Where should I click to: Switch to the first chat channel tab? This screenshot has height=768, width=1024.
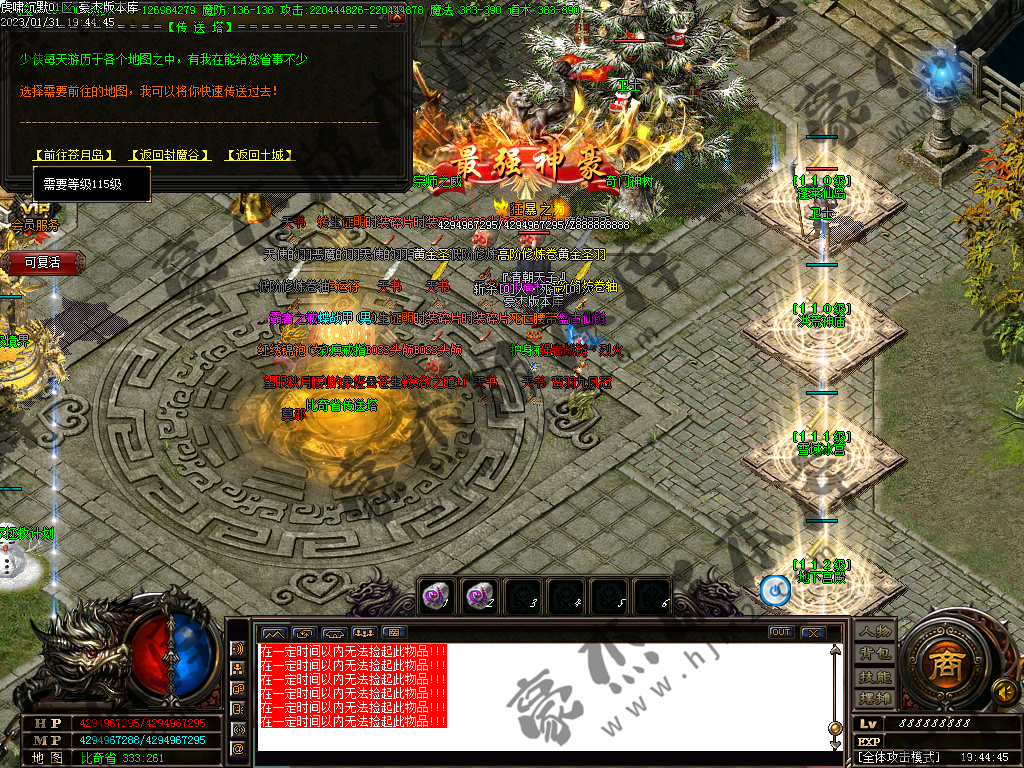tap(273, 633)
